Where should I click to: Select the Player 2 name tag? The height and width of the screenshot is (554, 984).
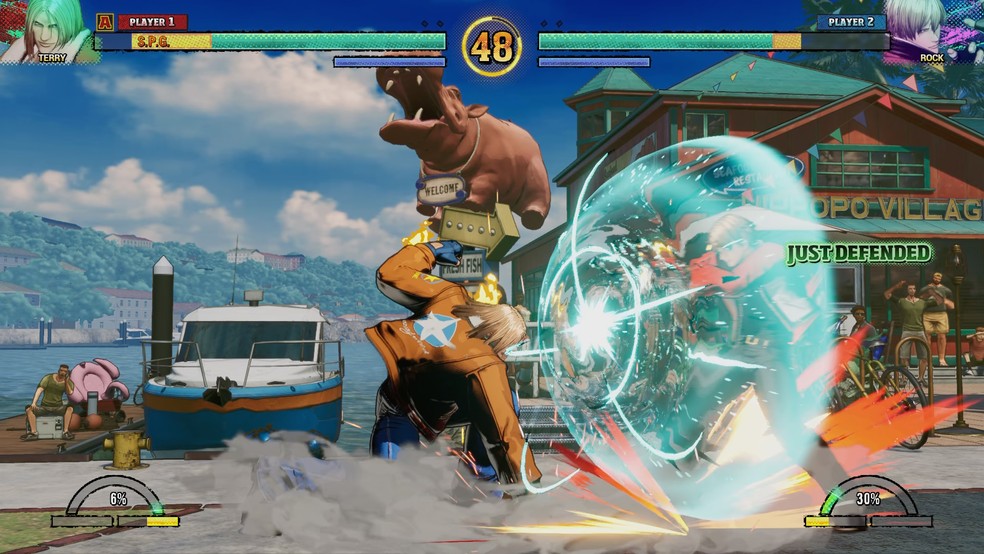(851, 22)
